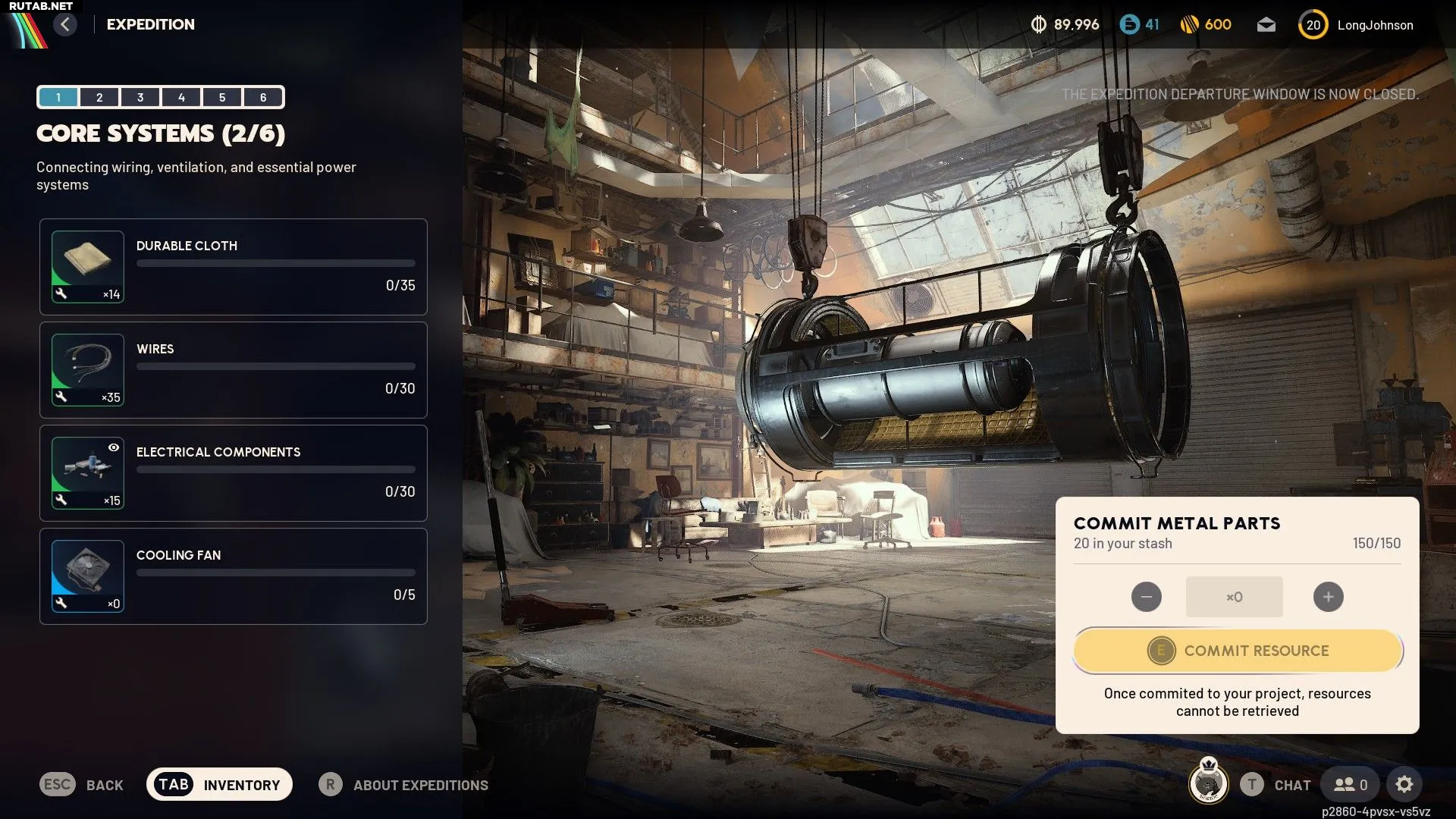
Task: Open the mail inbox icon
Action: pos(1266,25)
